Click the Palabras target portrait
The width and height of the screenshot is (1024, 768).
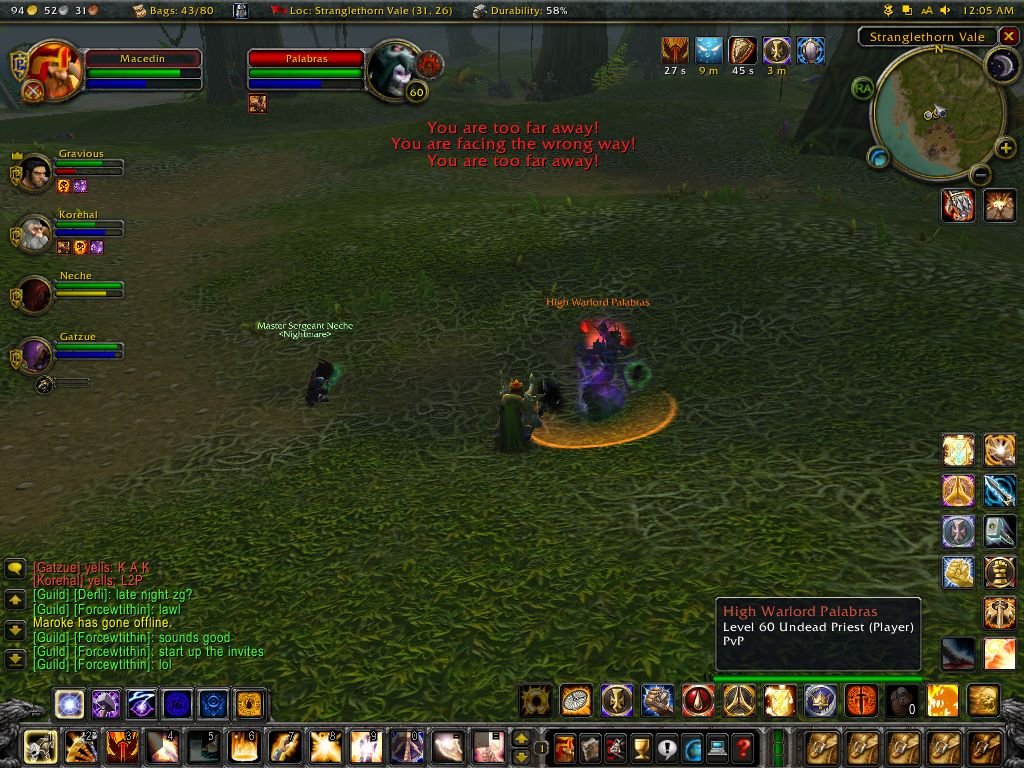pos(393,68)
